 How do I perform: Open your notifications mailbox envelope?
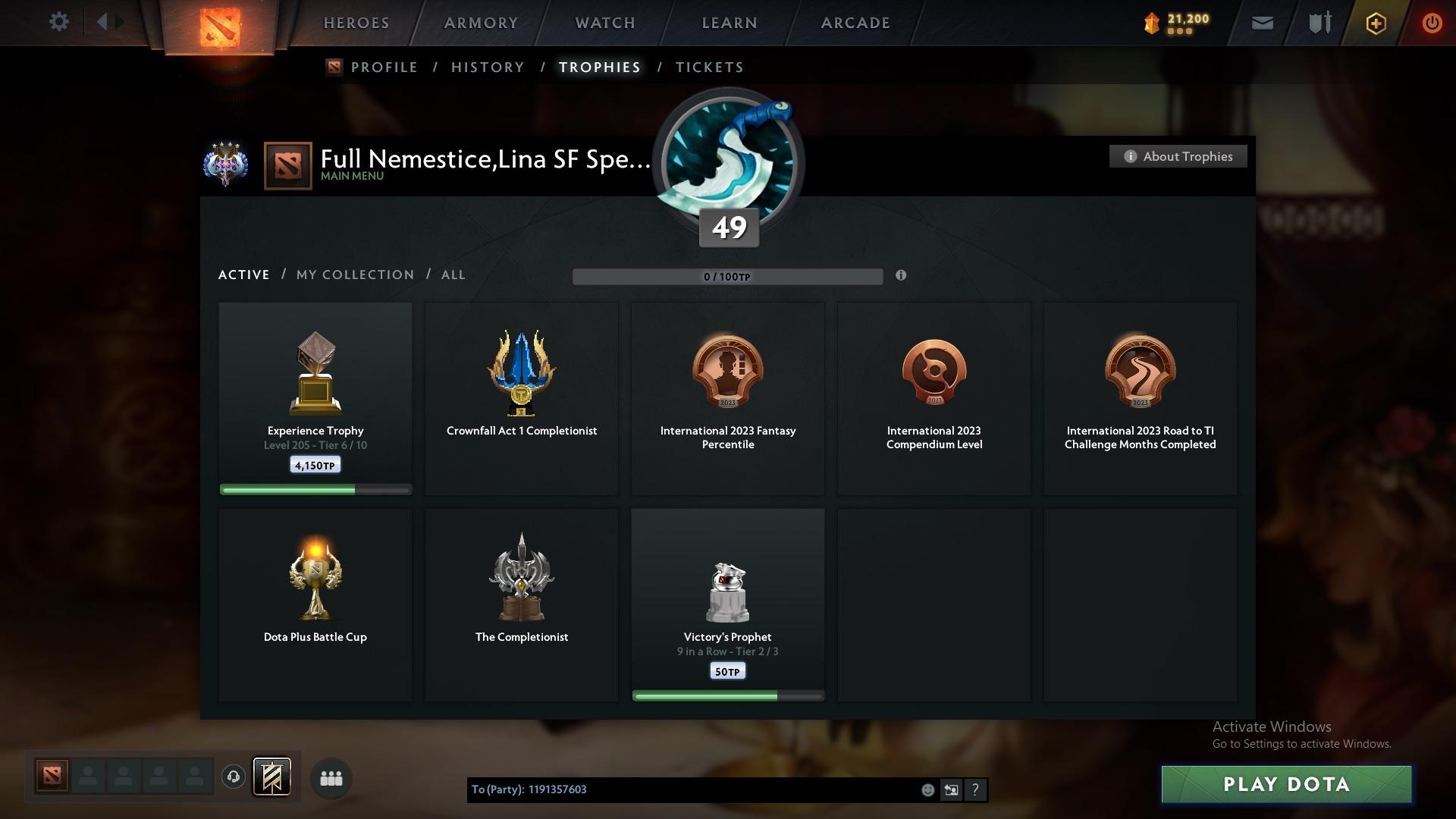pos(1261,23)
